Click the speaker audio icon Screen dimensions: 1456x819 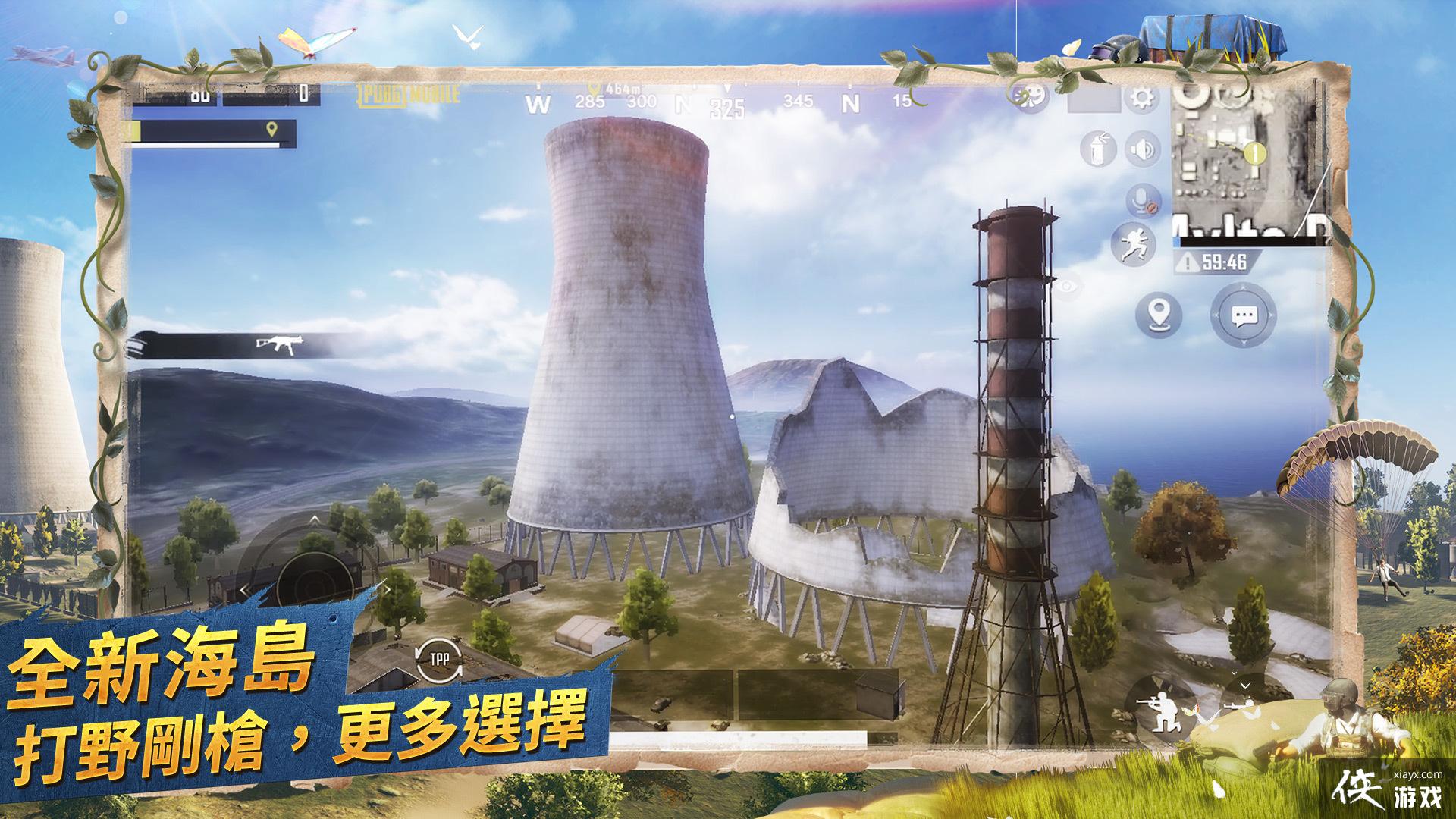coord(1142,147)
